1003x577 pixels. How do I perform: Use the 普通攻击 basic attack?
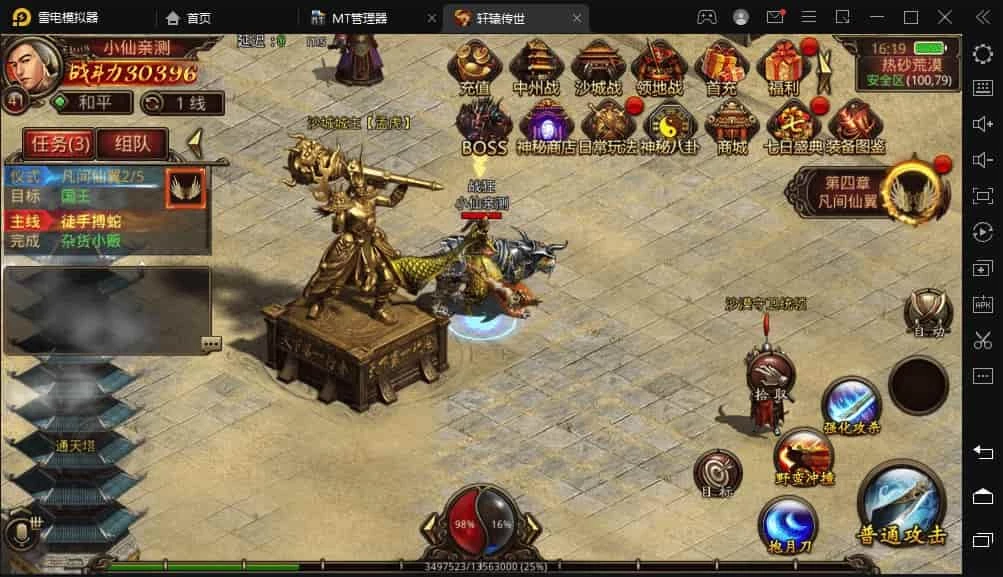901,505
